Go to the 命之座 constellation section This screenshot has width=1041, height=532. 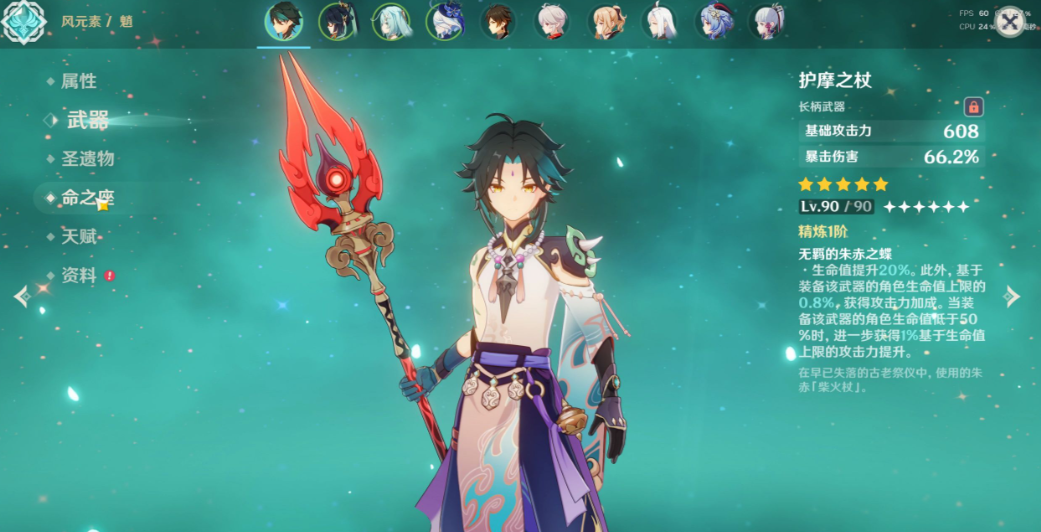87,198
